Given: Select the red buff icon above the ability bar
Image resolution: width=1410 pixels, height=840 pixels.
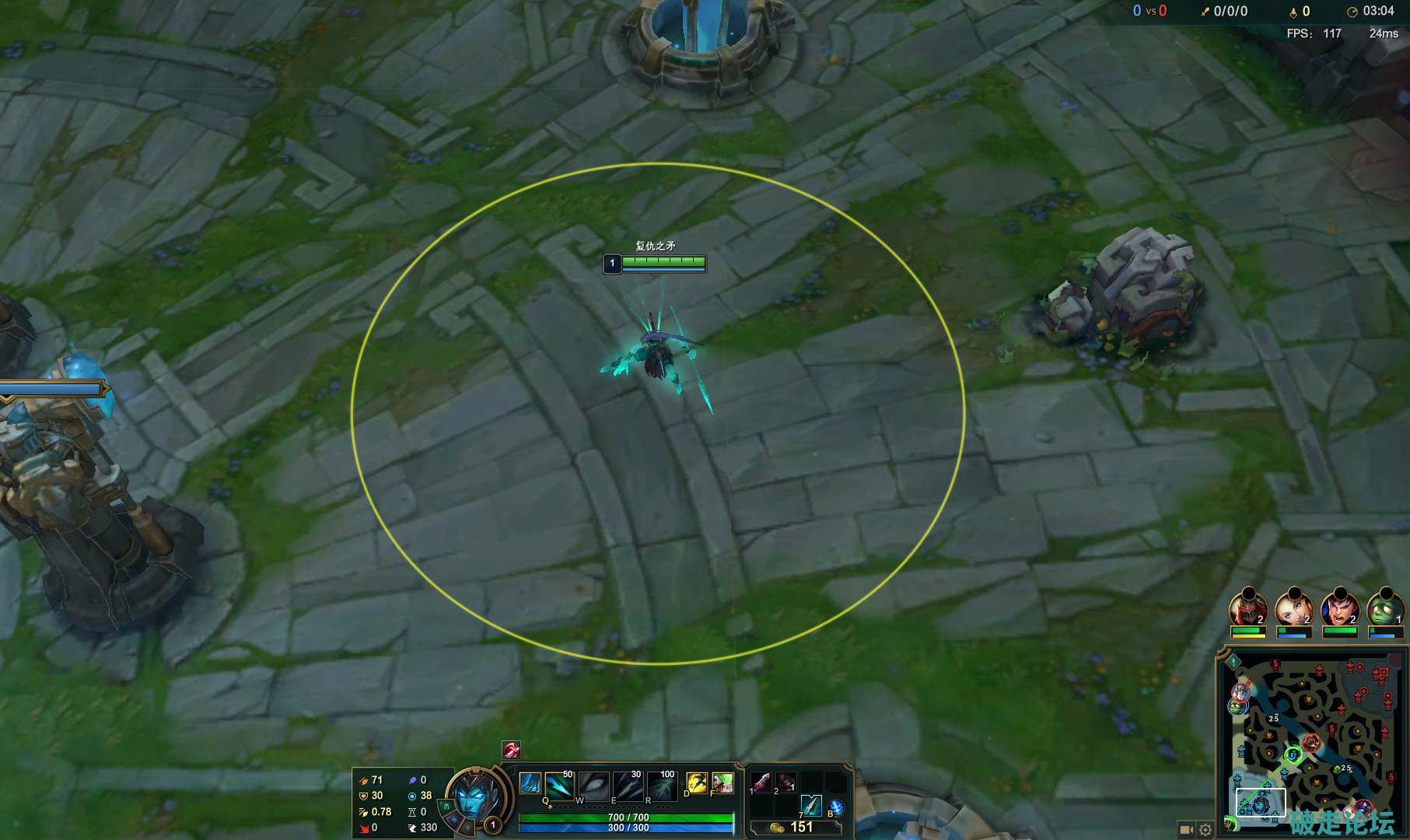Looking at the screenshot, I should click(511, 750).
